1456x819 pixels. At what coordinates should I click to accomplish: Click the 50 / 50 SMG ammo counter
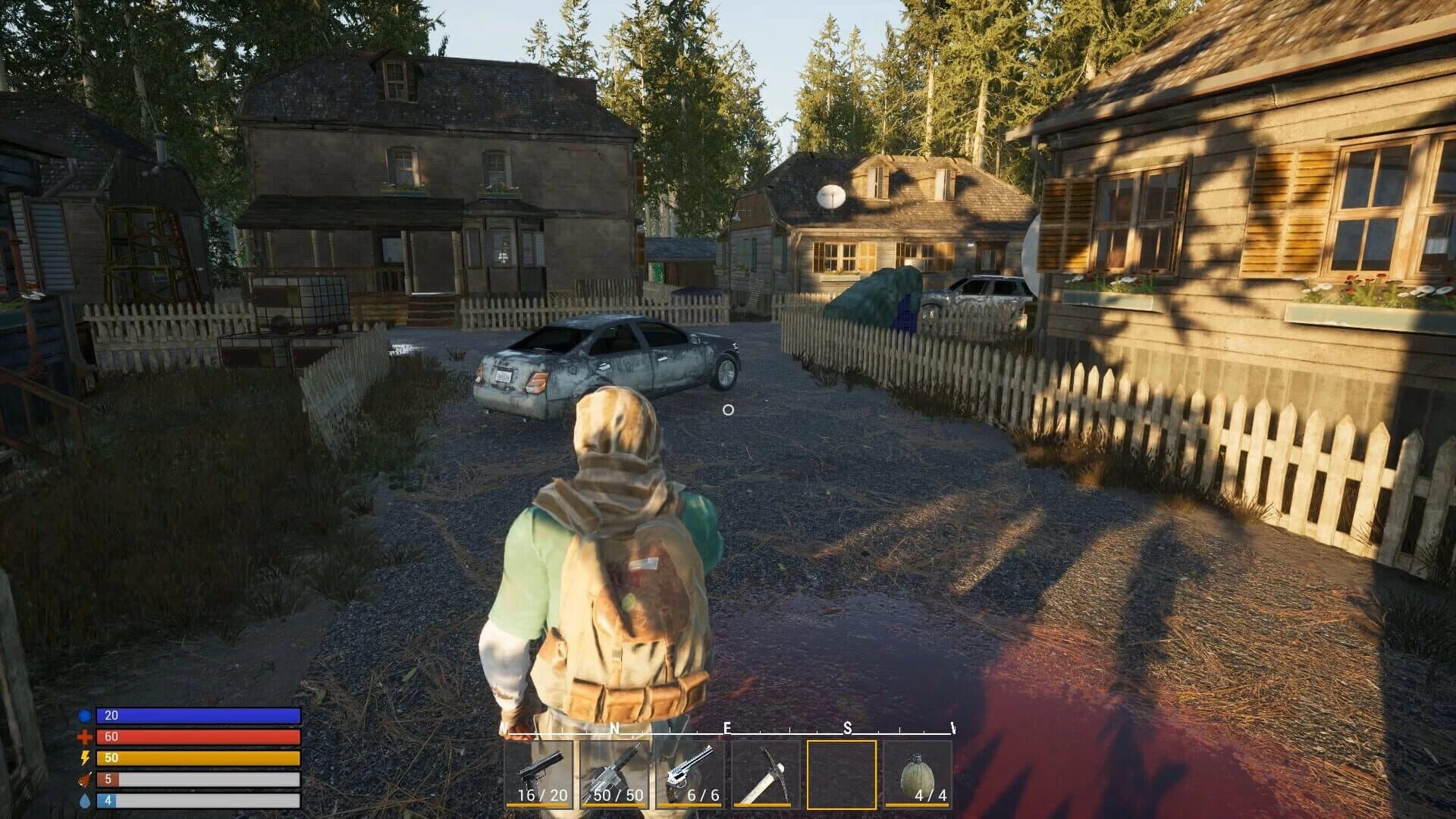616,795
